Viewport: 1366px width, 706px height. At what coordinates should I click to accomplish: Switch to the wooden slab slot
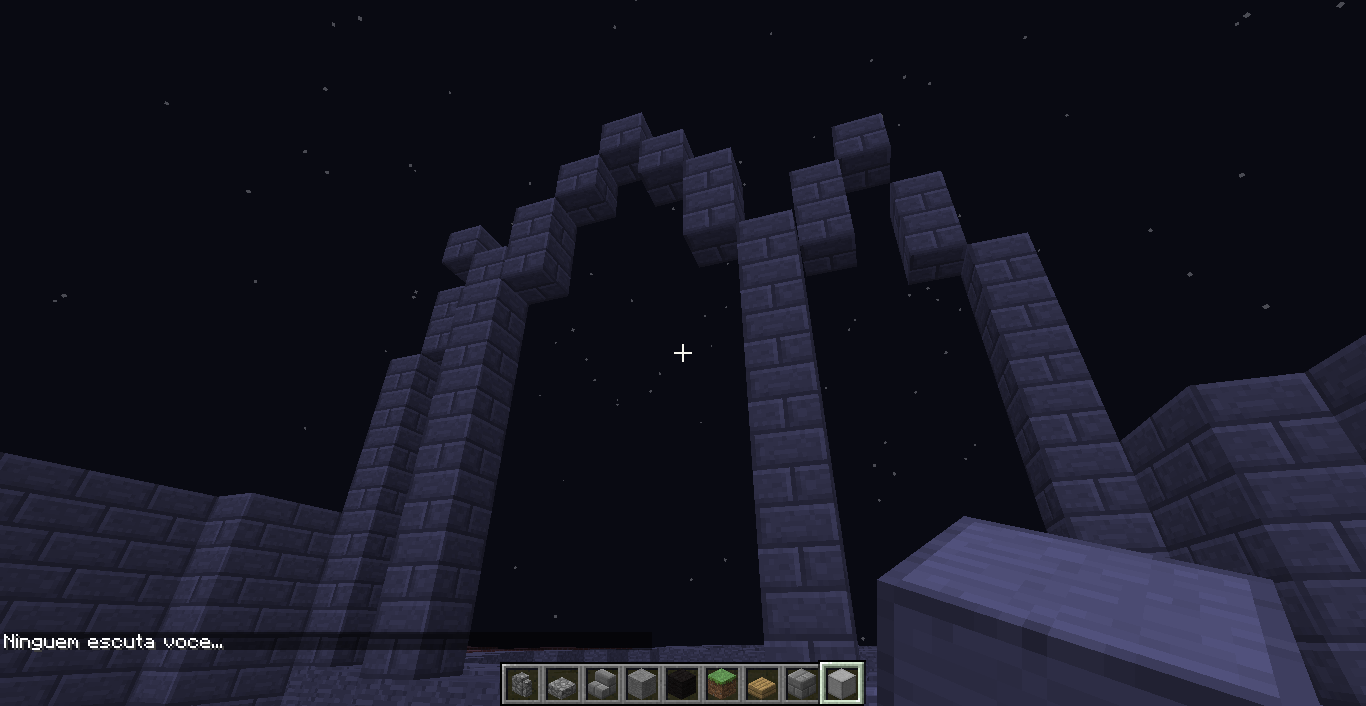[761, 685]
